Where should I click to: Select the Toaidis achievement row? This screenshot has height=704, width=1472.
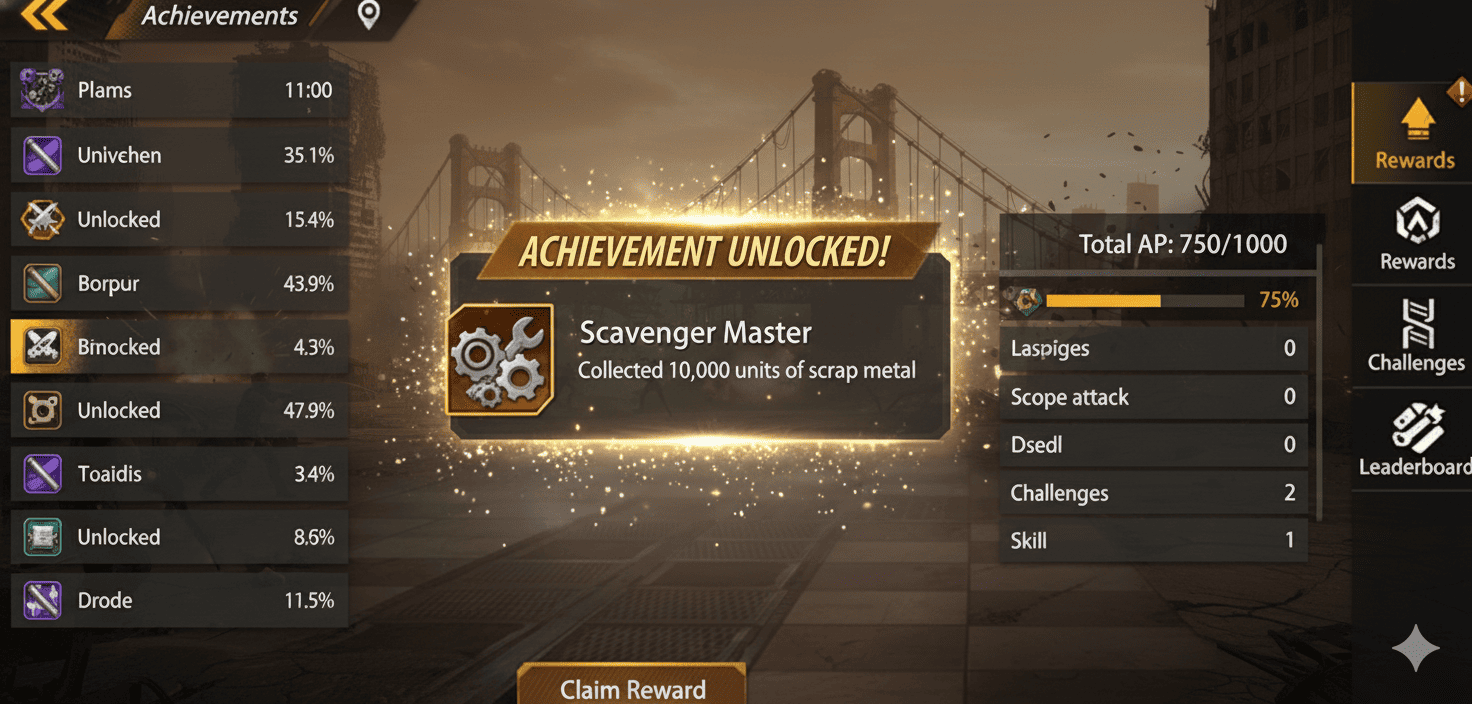coord(180,474)
